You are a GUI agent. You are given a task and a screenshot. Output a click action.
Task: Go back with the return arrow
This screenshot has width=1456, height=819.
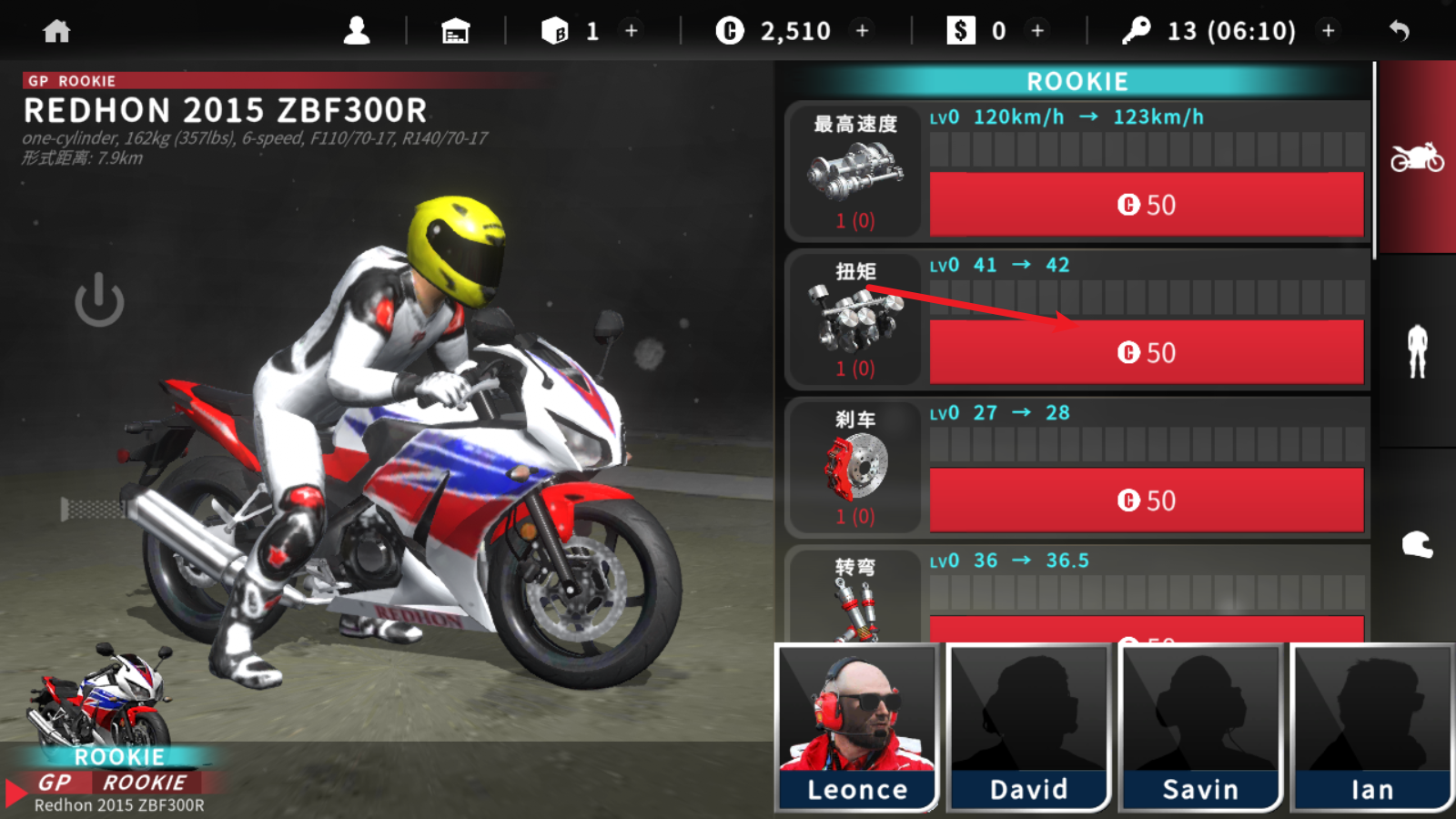click(x=1400, y=32)
